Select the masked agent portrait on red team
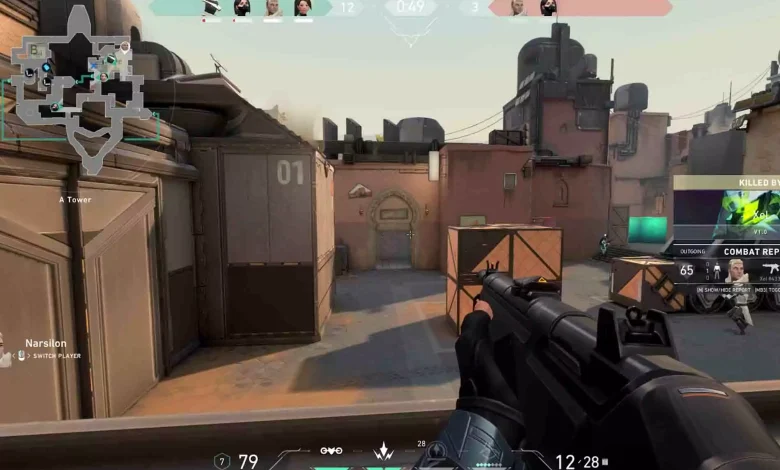Image resolution: width=780 pixels, height=470 pixels. pyautogui.click(x=548, y=8)
